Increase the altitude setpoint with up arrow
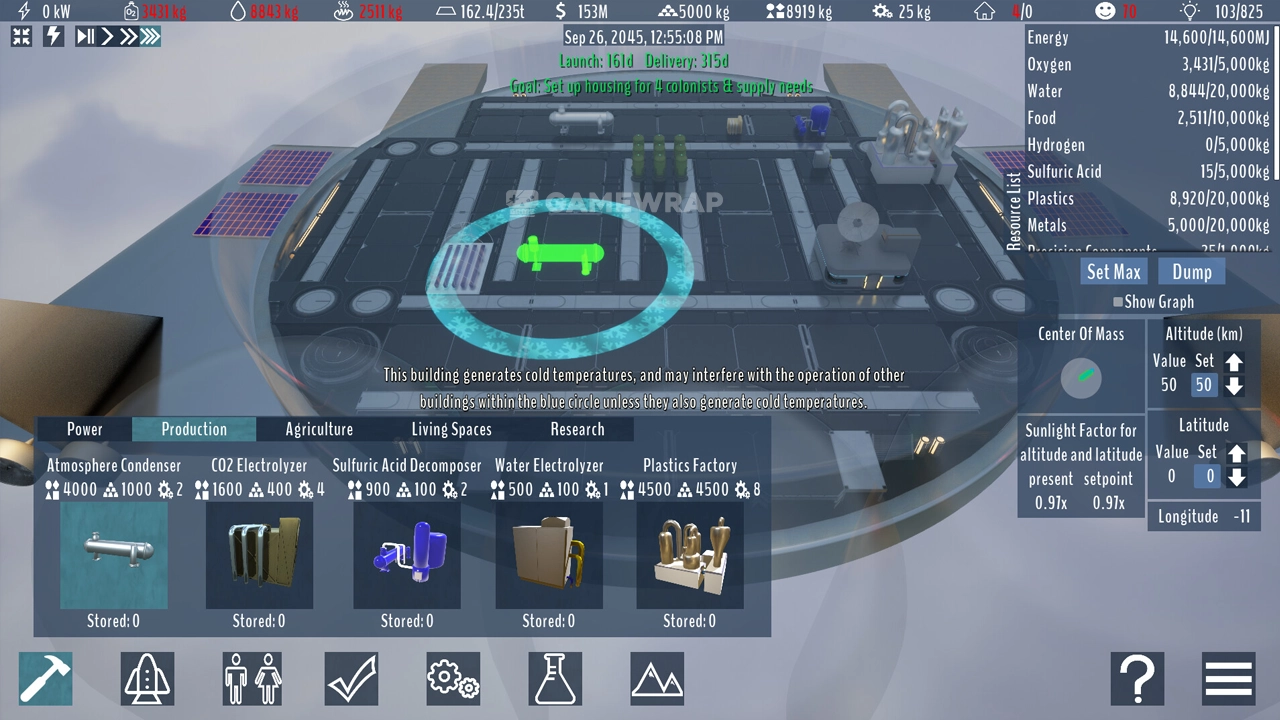The width and height of the screenshot is (1280, 720). [x=1235, y=364]
